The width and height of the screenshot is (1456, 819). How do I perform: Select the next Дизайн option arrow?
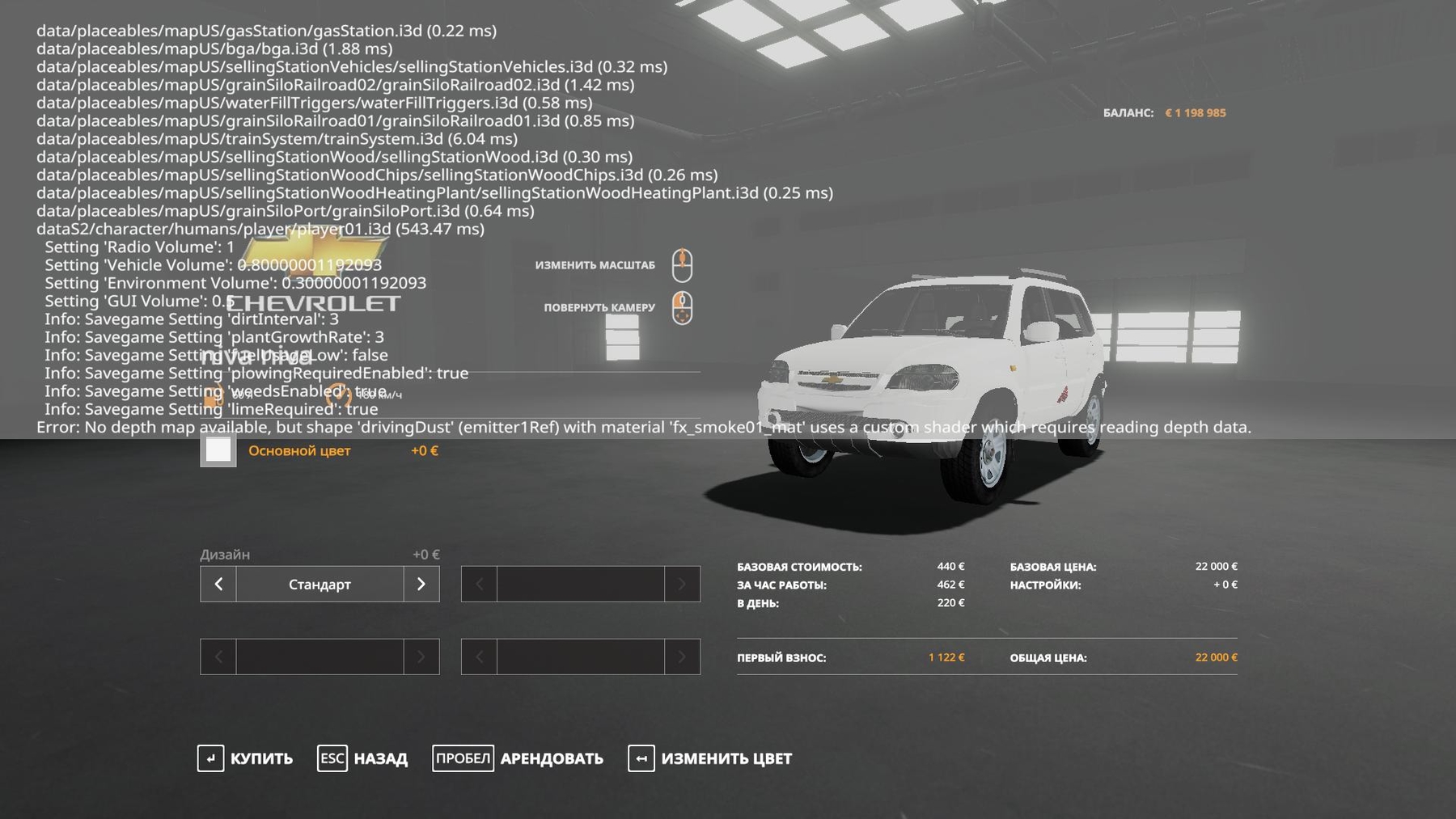(421, 584)
